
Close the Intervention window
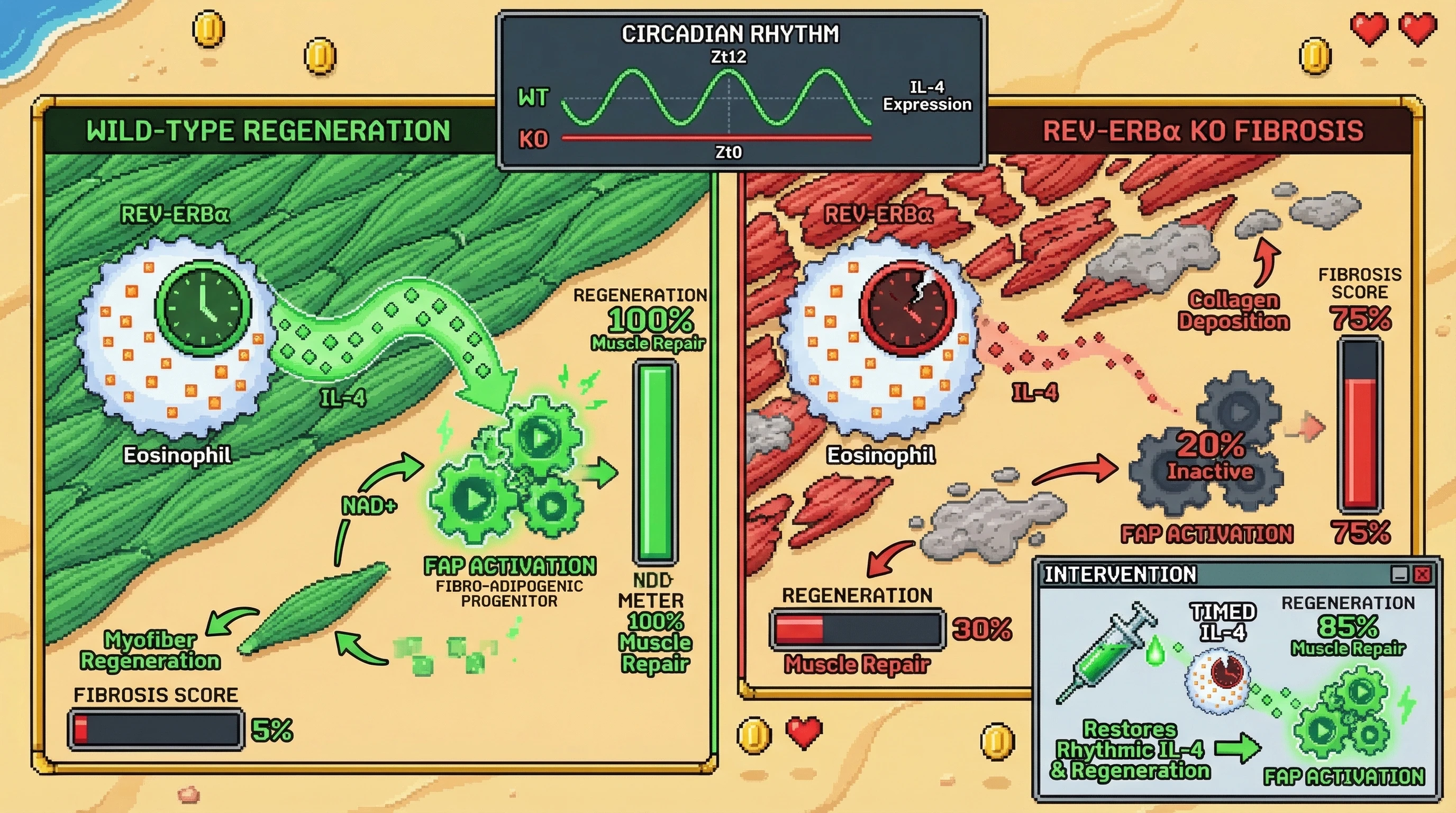coord(1422,574)
